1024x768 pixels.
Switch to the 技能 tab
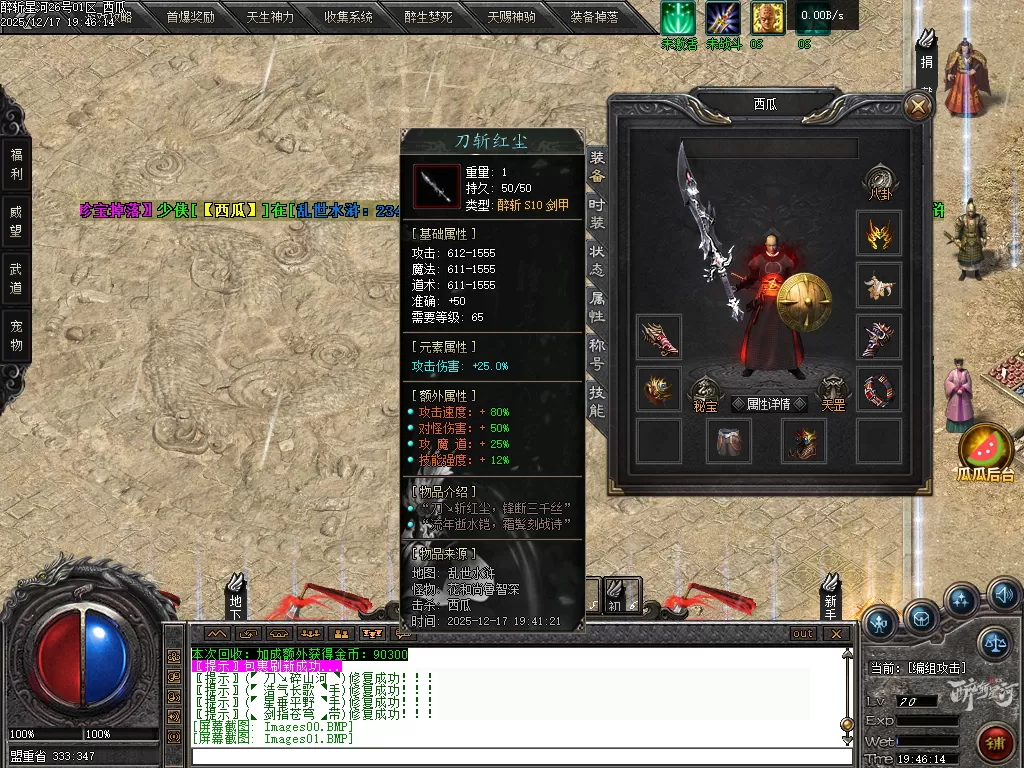pos(597,401)
